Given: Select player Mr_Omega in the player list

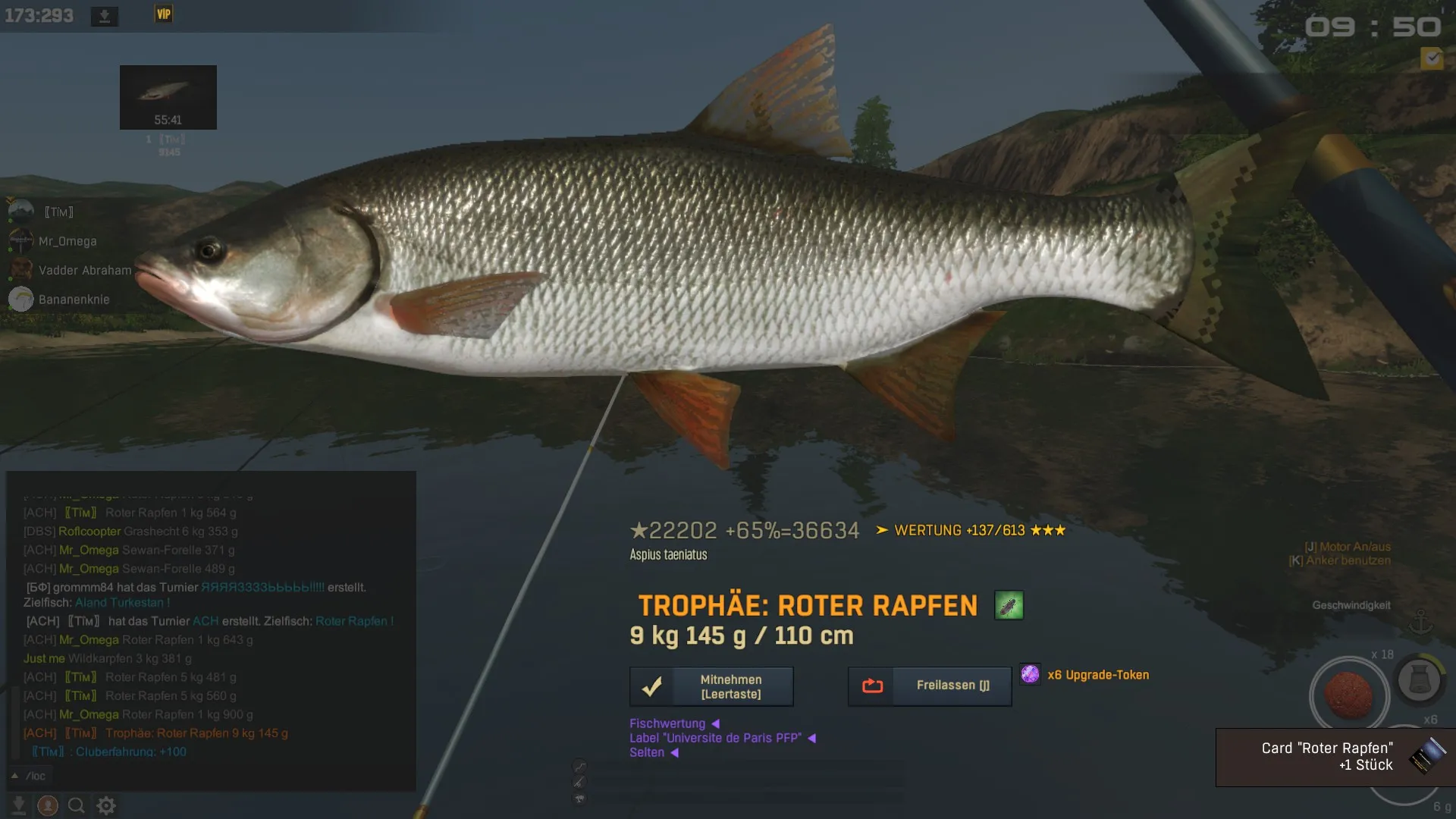Looking at the screenshot, I should [x=67, y=241].
